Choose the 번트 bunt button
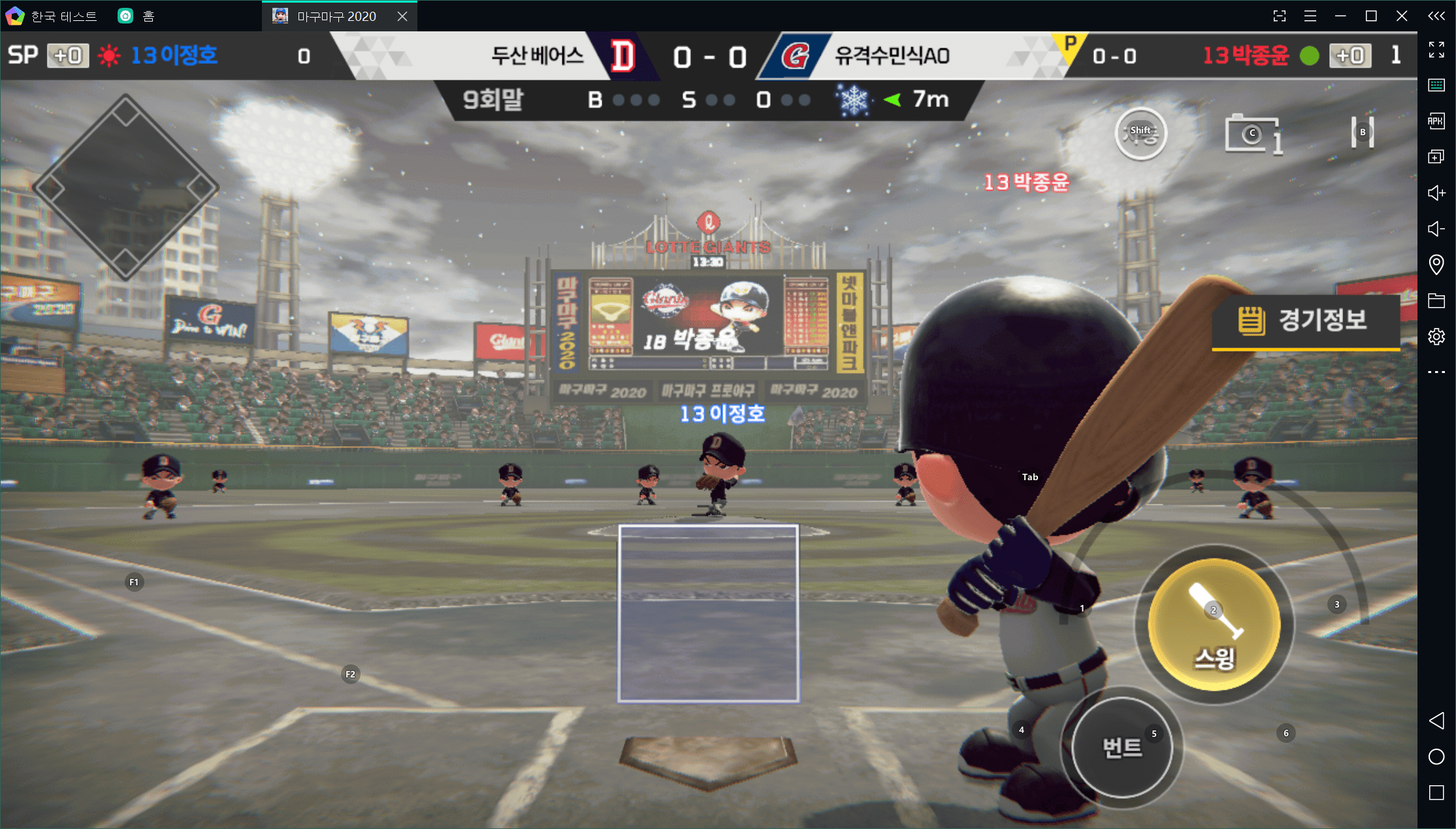This screenshot has width=1456, height=829. (x=1122, y=747)
